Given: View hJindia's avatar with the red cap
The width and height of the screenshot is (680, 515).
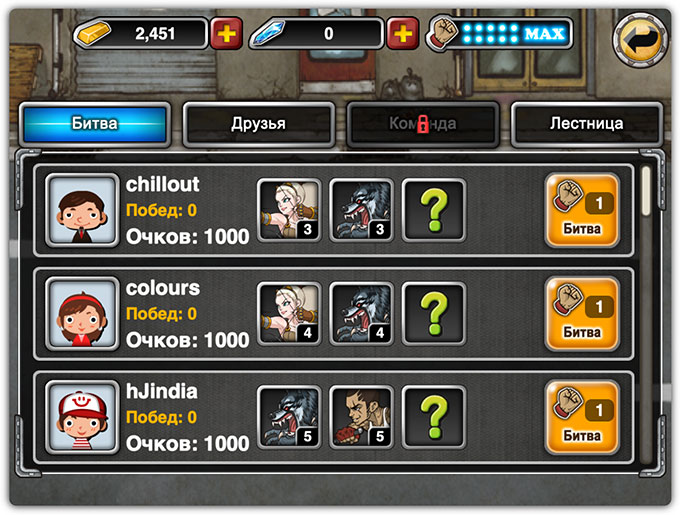Looking at the screenshot, I should point(82,417).
